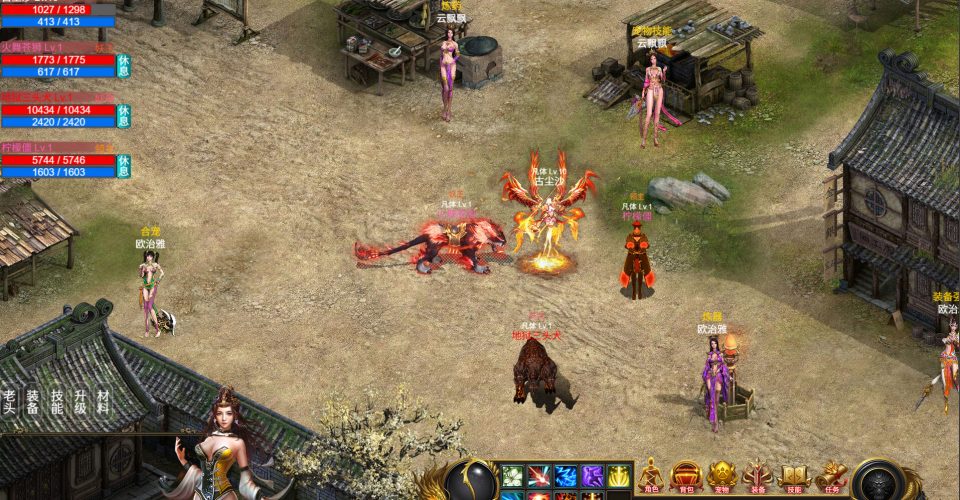Open the 角色 character panel
The height and width of the screenshot is (500, 960).
tap(652, 478)
